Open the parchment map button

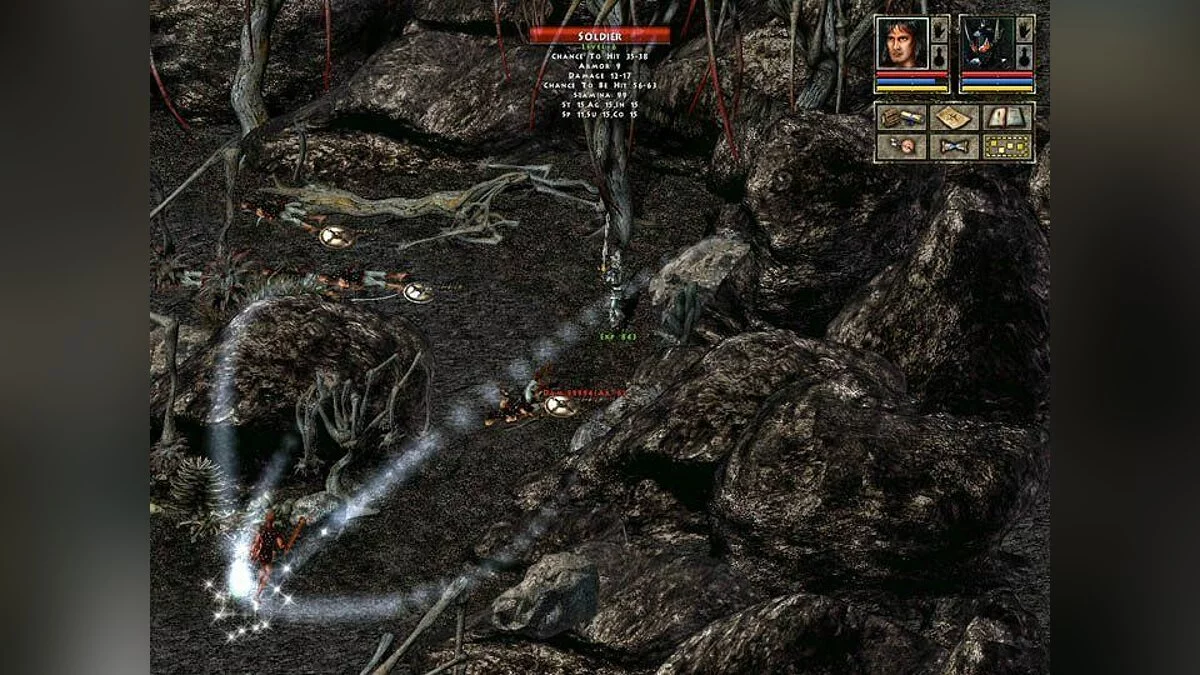click(x=953, y=118)
